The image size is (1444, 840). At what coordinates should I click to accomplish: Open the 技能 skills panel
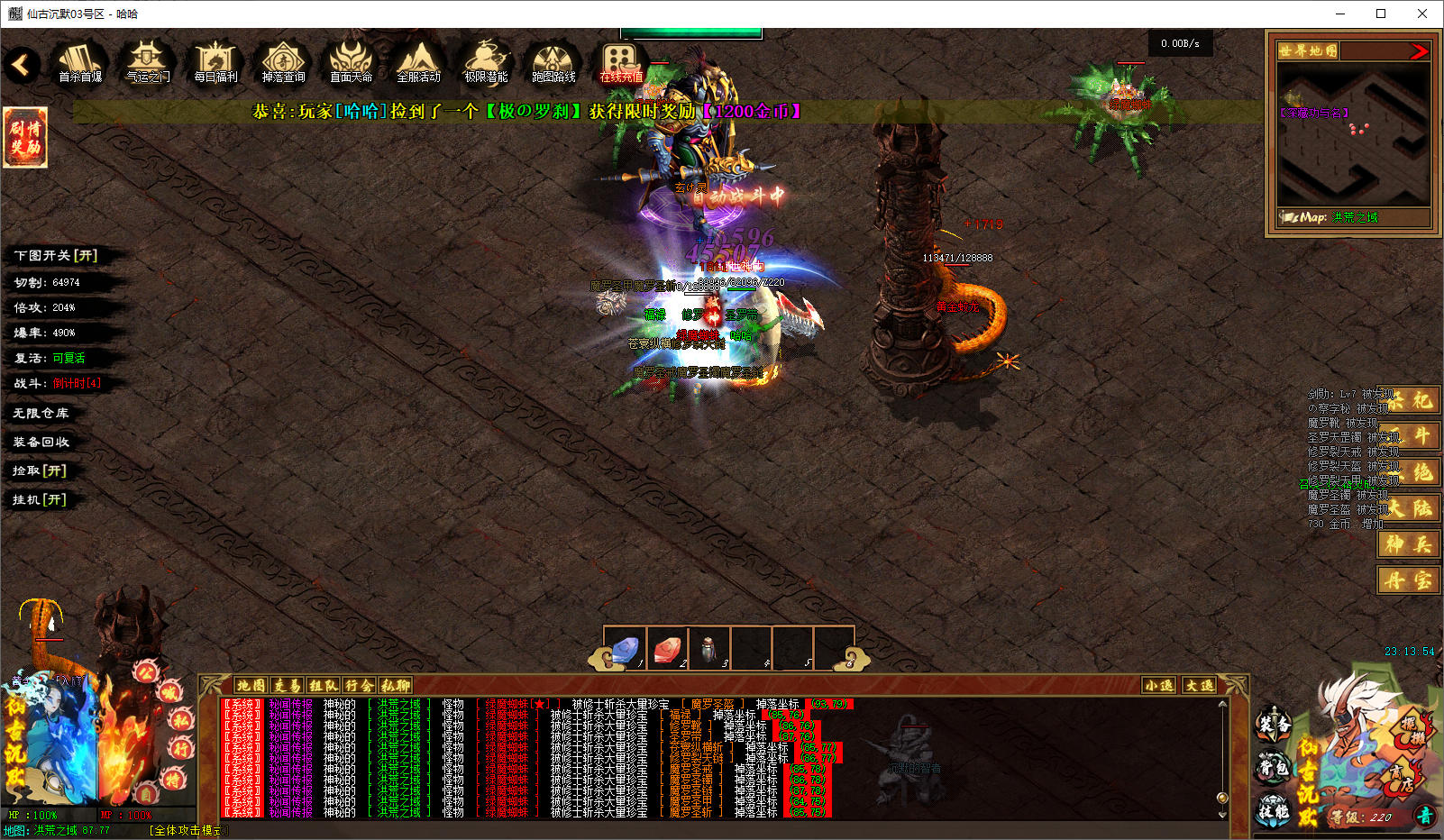pos(1274,809)
